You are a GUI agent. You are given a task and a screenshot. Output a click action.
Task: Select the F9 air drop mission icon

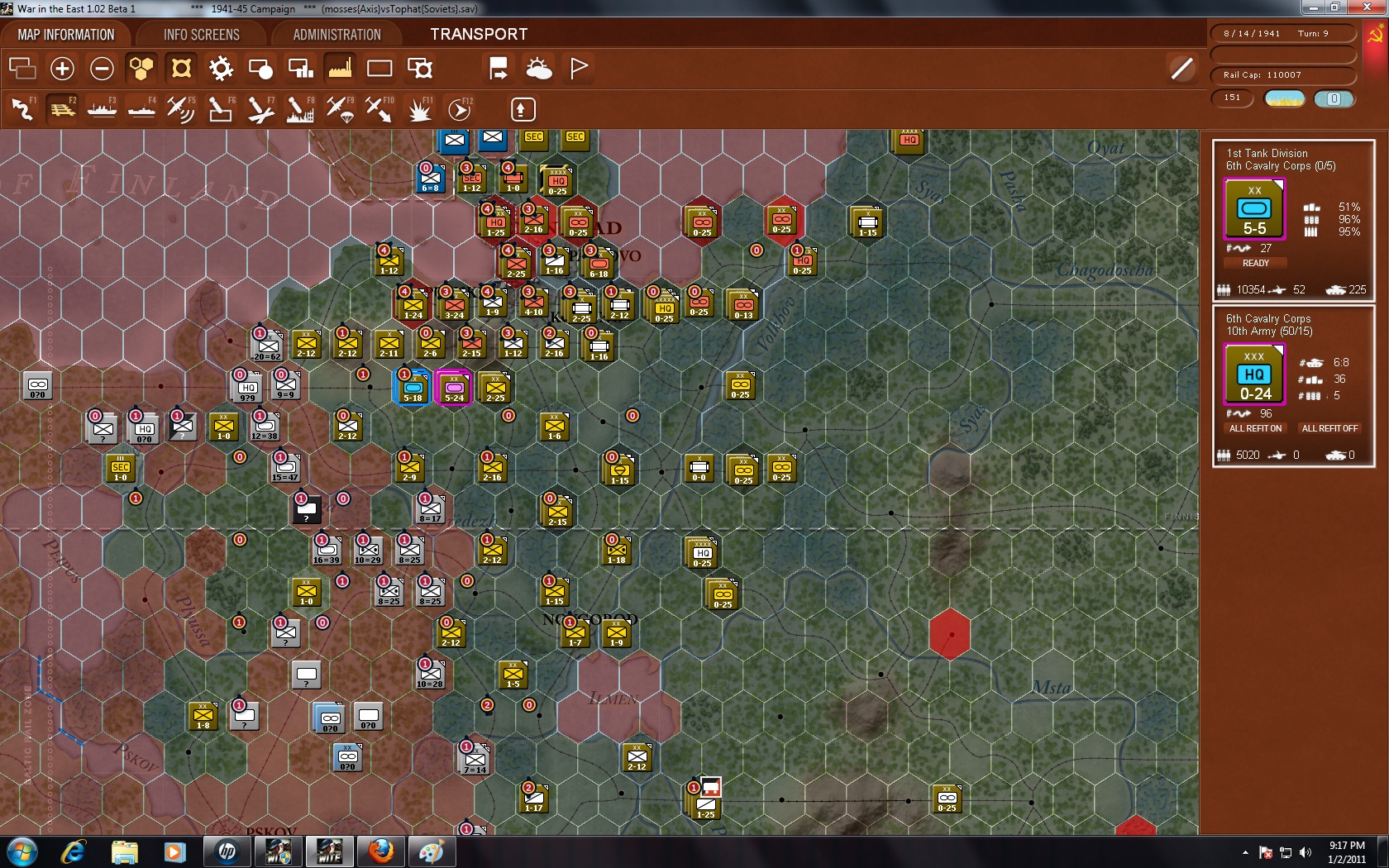pos(340,108)
